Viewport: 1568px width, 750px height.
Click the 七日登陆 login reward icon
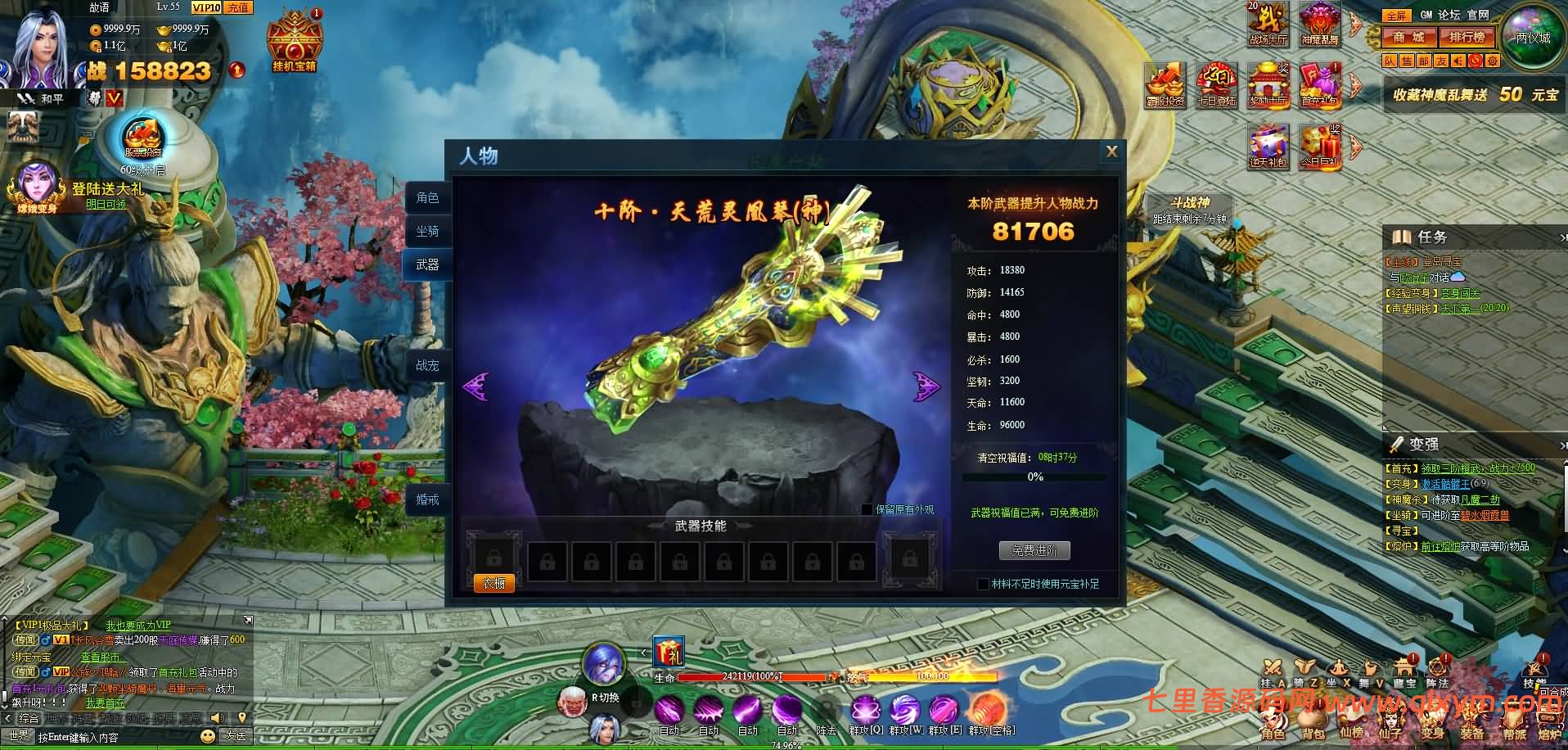1217,86
